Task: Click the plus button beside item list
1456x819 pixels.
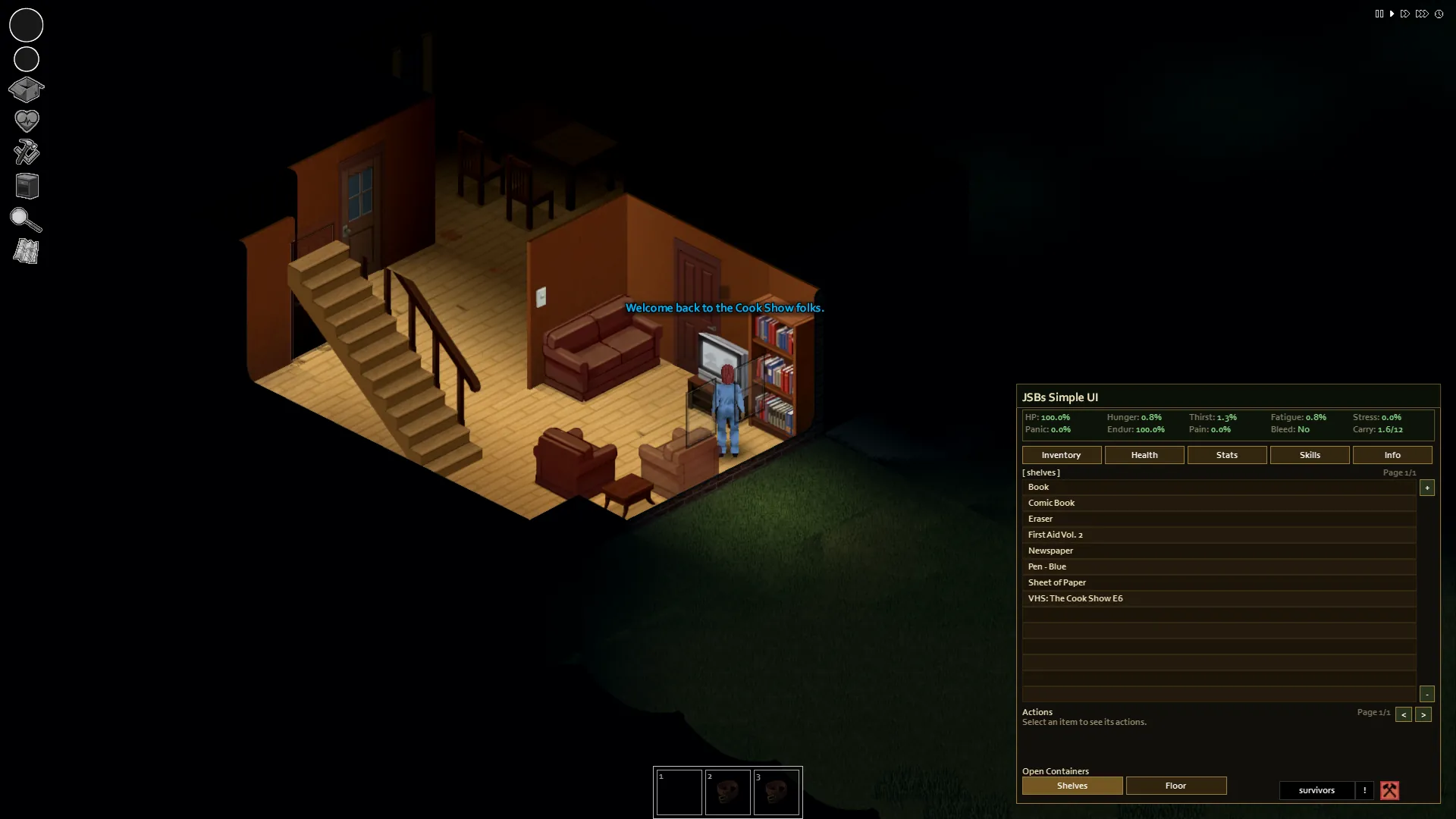Action: coord(1426,488)
